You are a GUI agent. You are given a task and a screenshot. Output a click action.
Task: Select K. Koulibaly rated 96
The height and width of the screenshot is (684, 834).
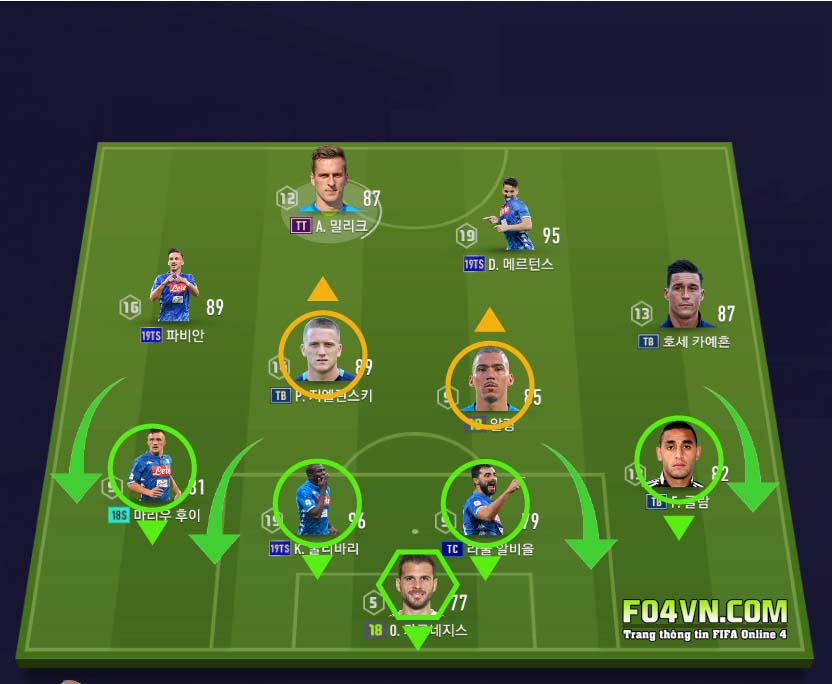[x=316, y=501]
